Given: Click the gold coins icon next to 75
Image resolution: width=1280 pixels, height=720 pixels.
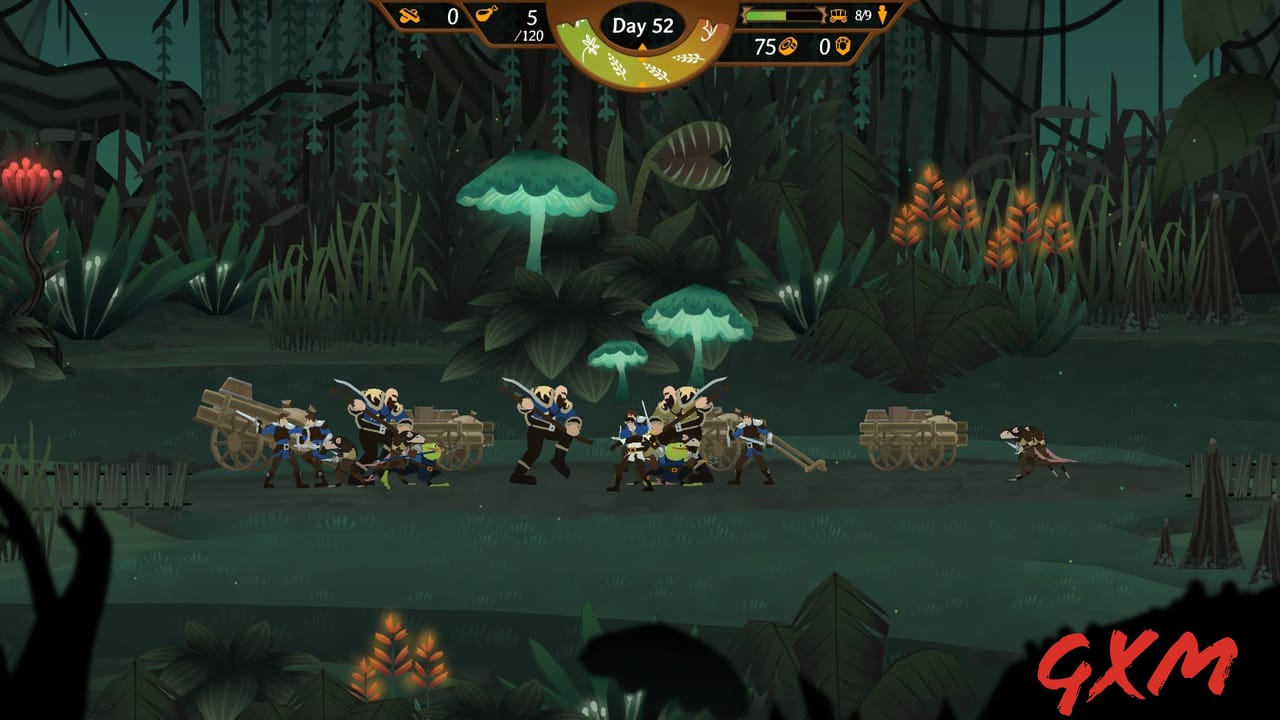Looking at the screenshot, I should coord(788,46).
